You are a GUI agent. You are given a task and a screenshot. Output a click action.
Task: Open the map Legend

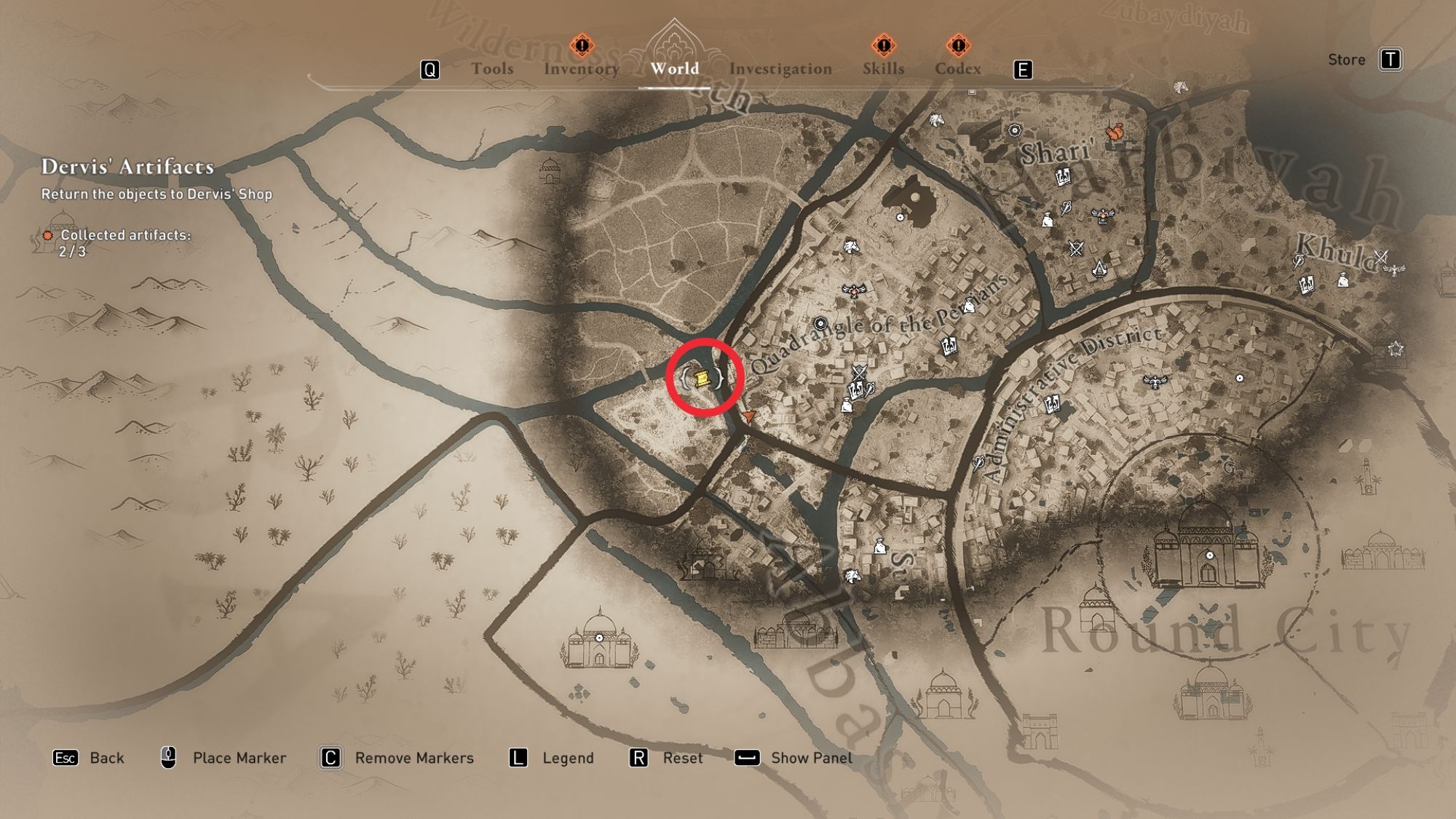tap(567, 758)
